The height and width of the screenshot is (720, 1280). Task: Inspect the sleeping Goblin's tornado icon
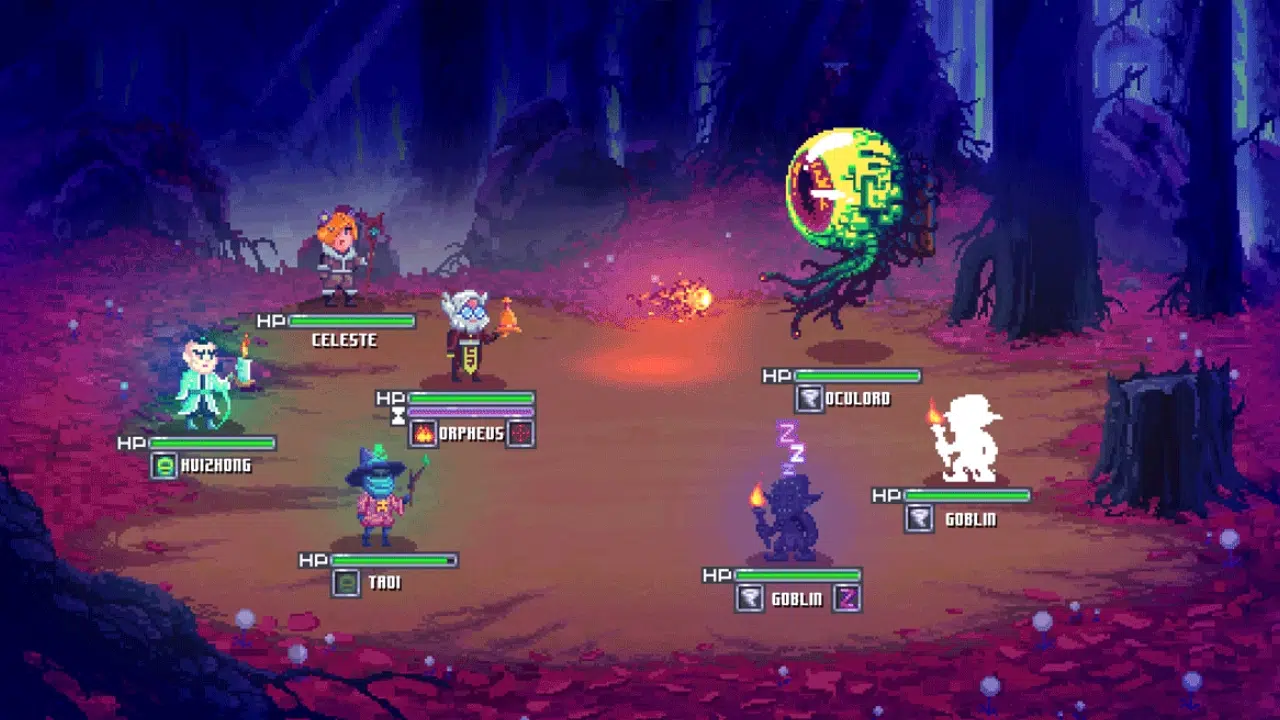(749, 598)
